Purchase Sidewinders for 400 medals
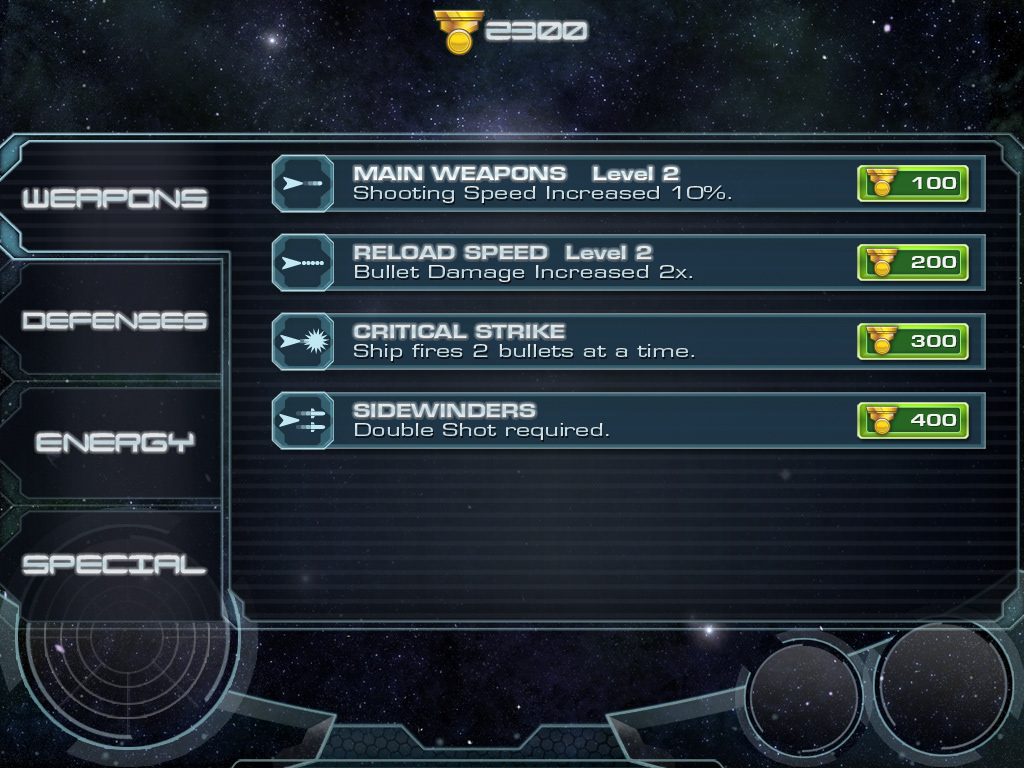 [912, 420]
